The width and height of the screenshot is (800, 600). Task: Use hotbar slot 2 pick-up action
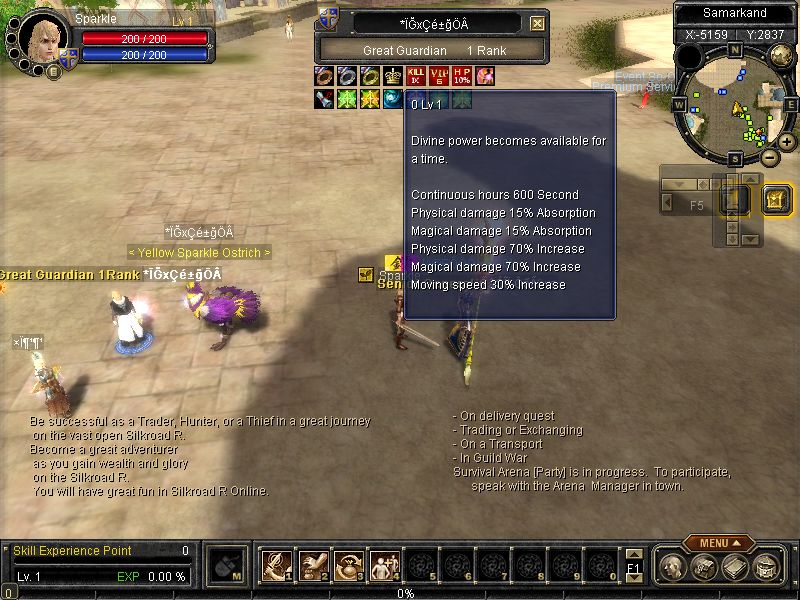(313, 566)
